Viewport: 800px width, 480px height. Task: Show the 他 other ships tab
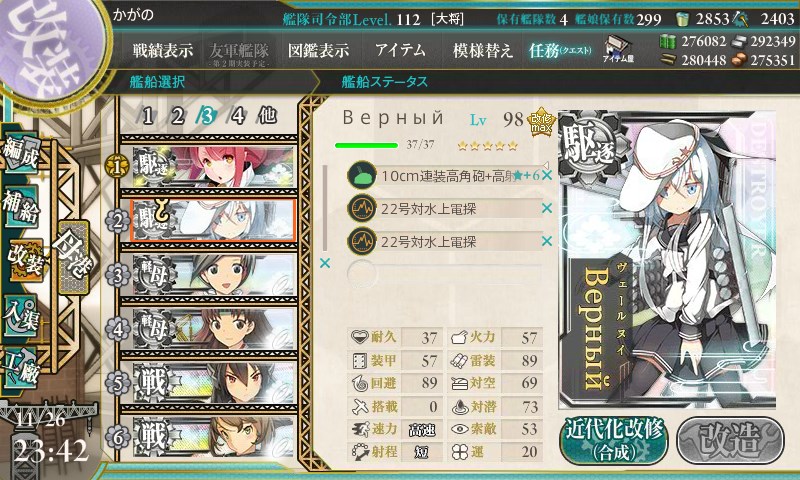tap(267, 115)
